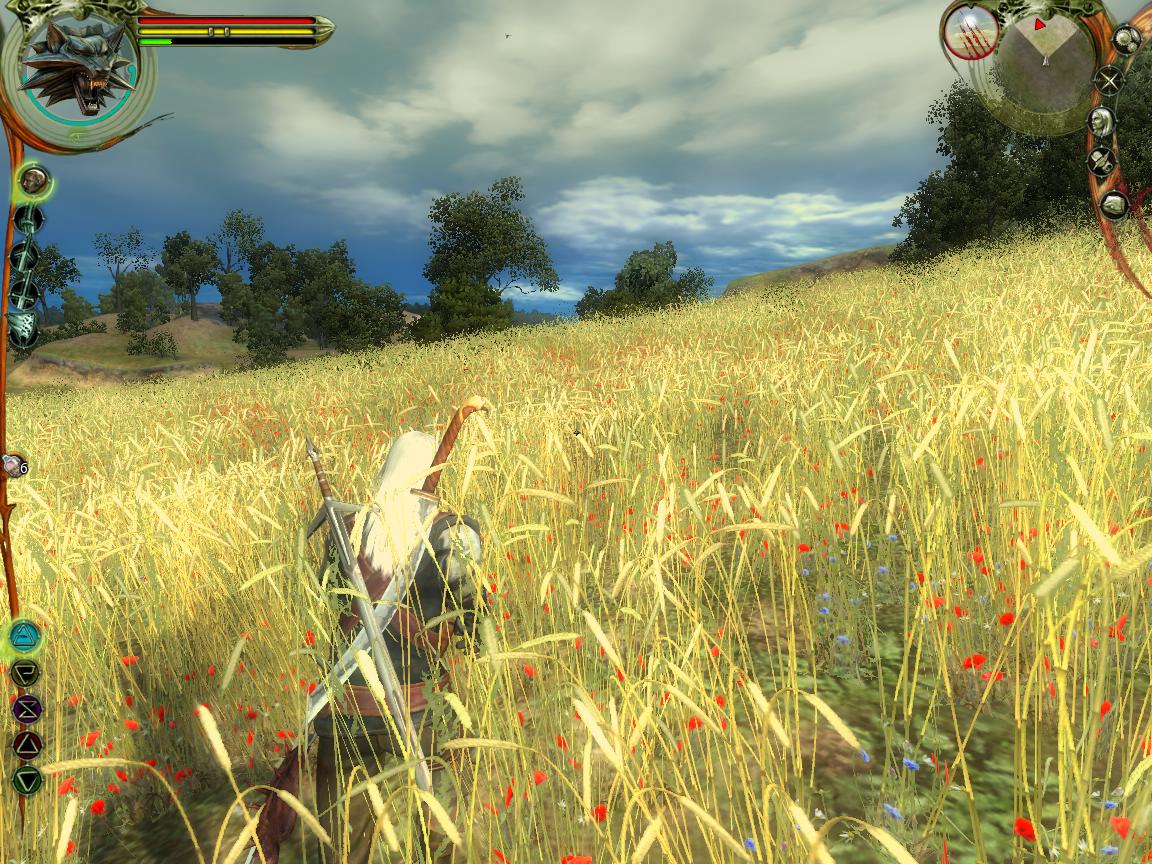Viewport: 1152px width, 864px height.
Task: Select the claw-shaped icon below the swords
Action: tap(23, 327)
